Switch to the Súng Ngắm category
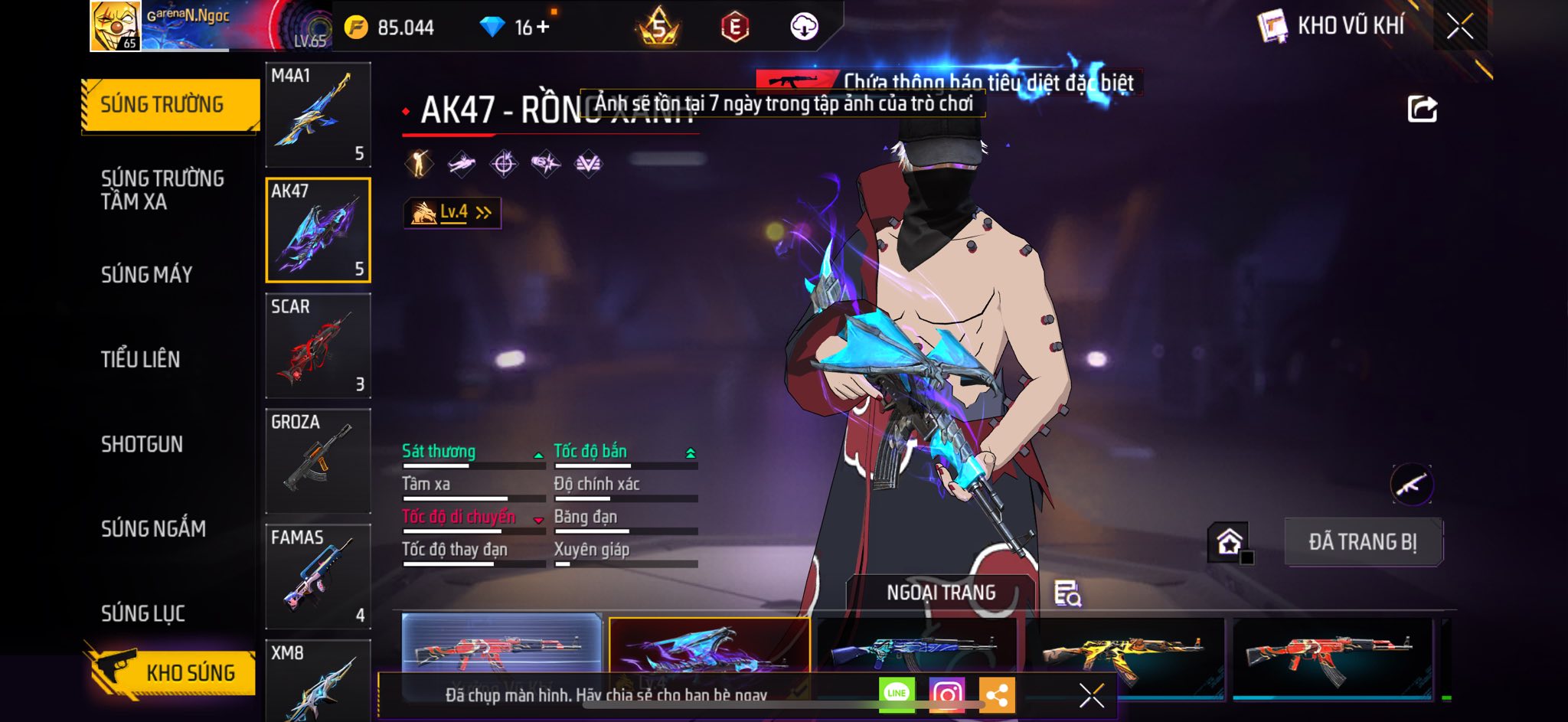1568x722 pixels. click(153, 528)
